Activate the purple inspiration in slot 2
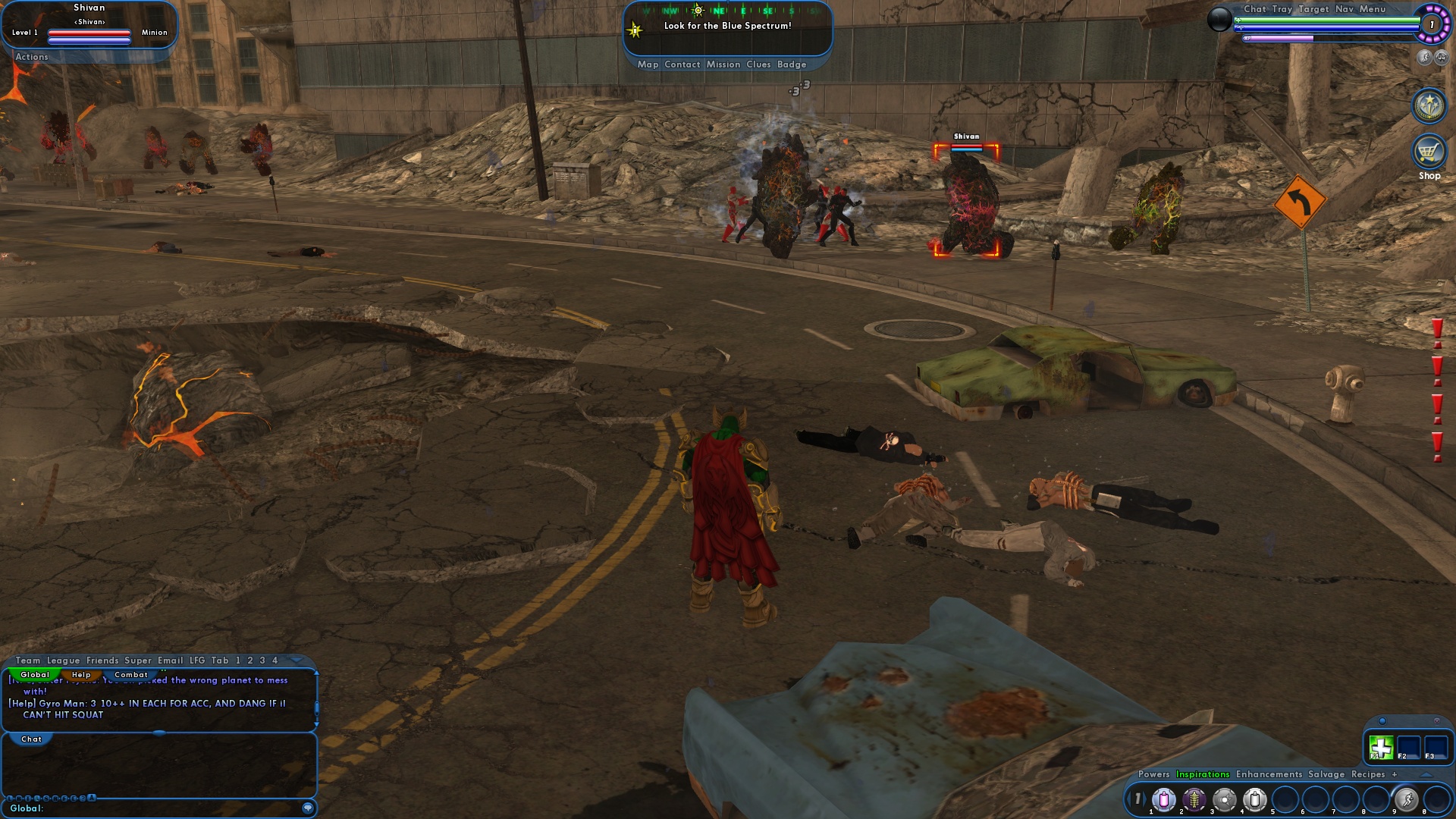 pos(1194,799)
